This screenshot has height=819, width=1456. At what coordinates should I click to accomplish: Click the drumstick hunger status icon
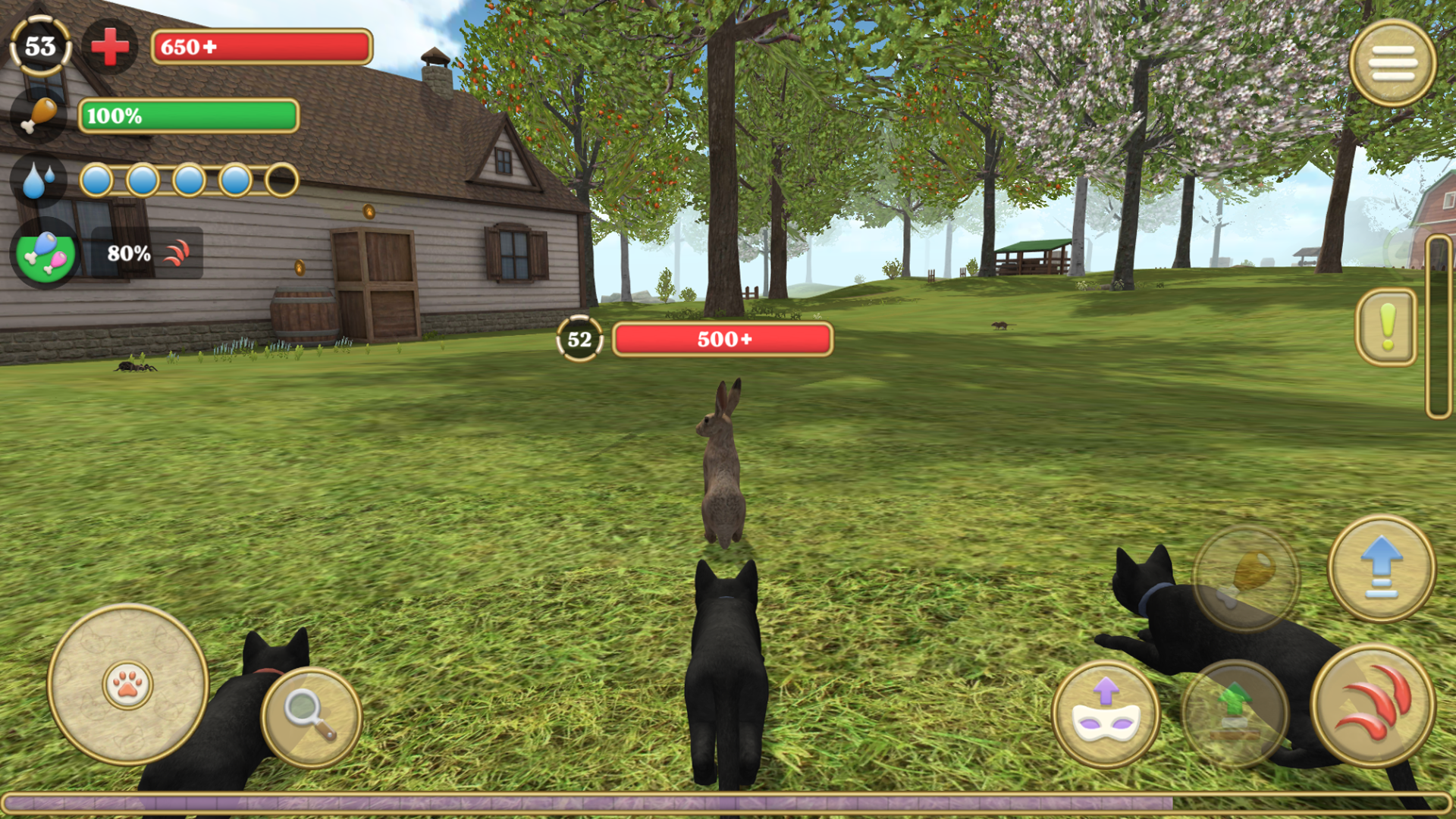[x=36, y=114]
